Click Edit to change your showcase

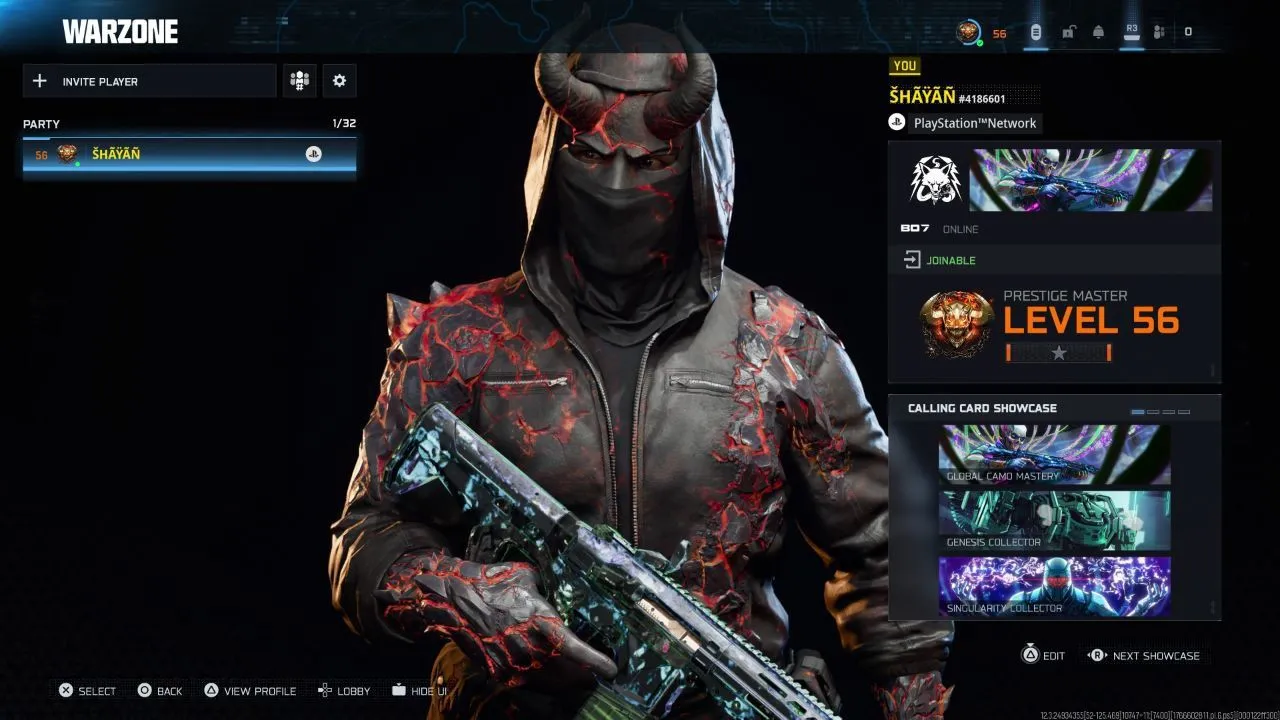[1043, 655]
